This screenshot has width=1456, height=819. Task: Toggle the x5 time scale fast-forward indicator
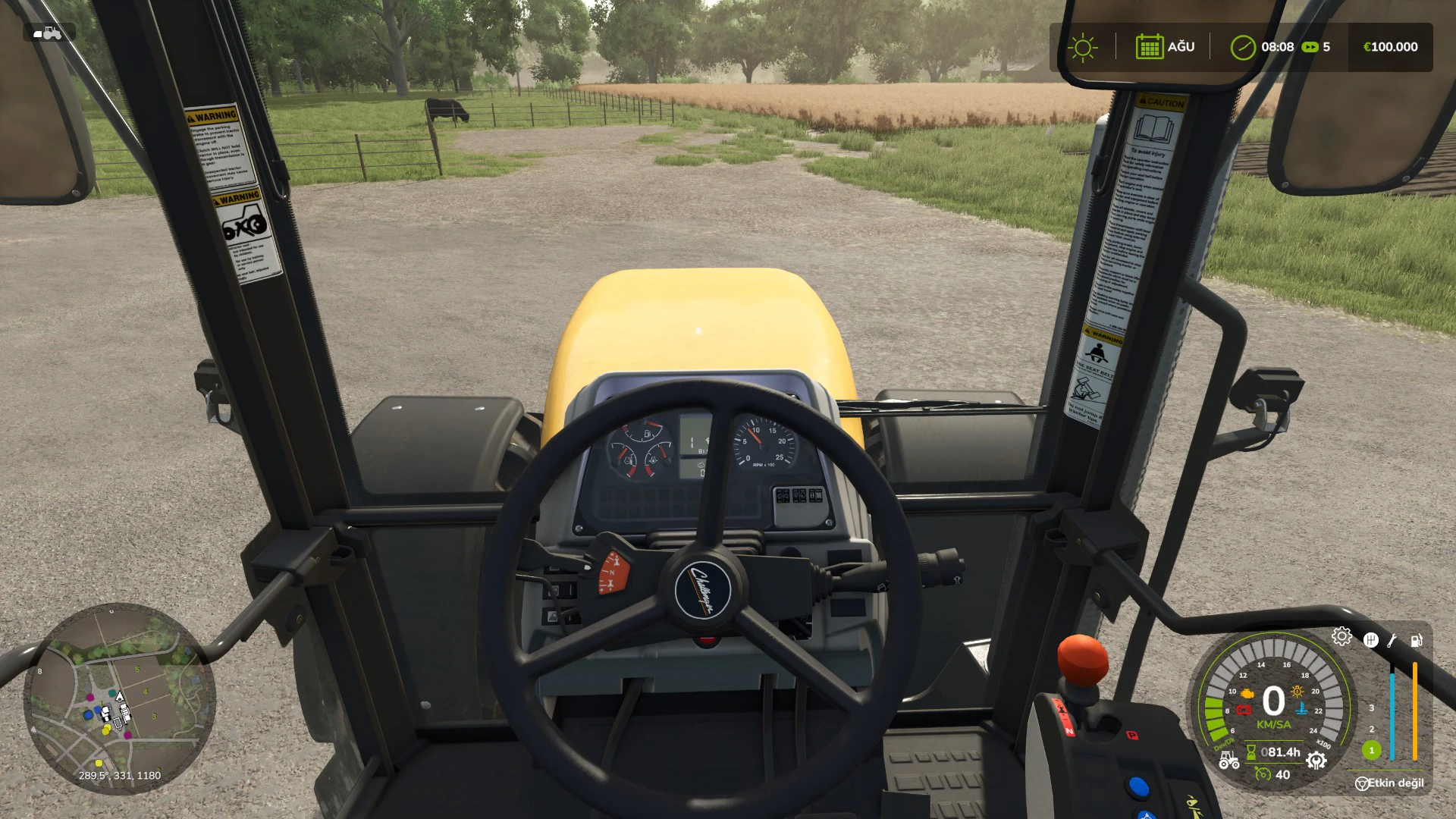tap(1311, 47)
